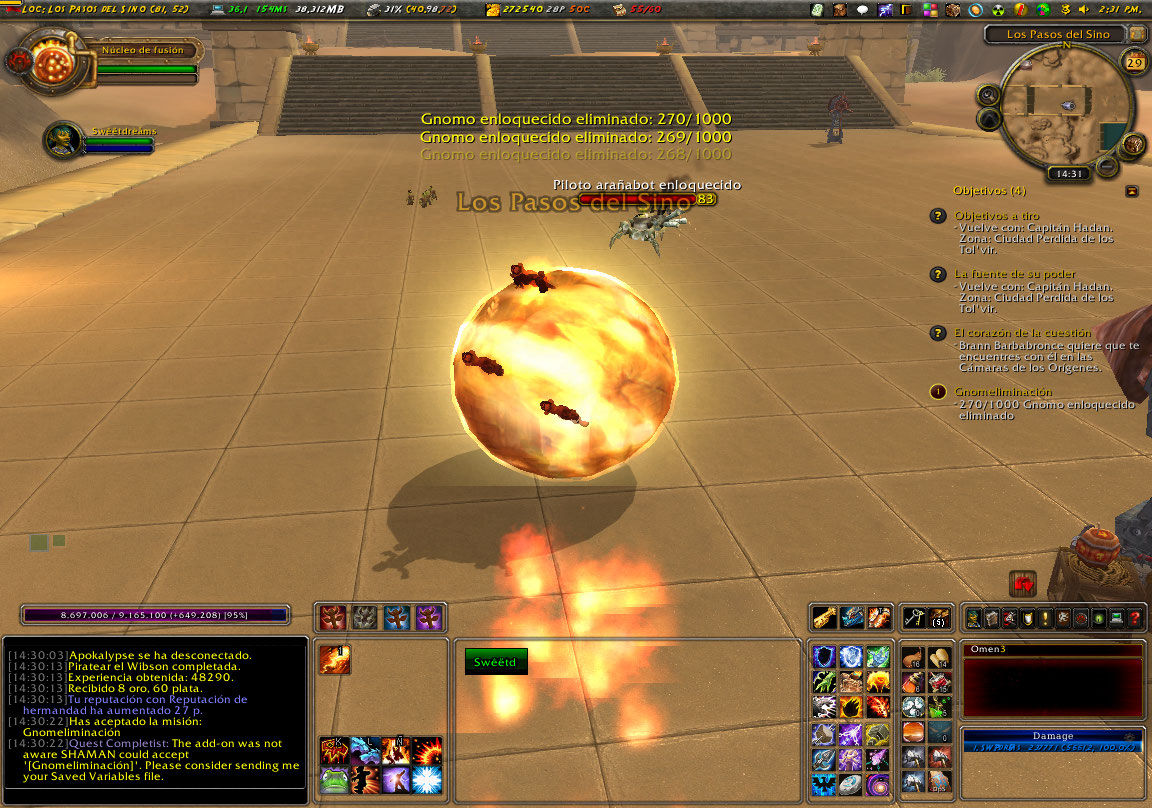Click the Núcleo de fusión unit portrait
This screenshot has height=808, width=1152.
pos(48,62)
